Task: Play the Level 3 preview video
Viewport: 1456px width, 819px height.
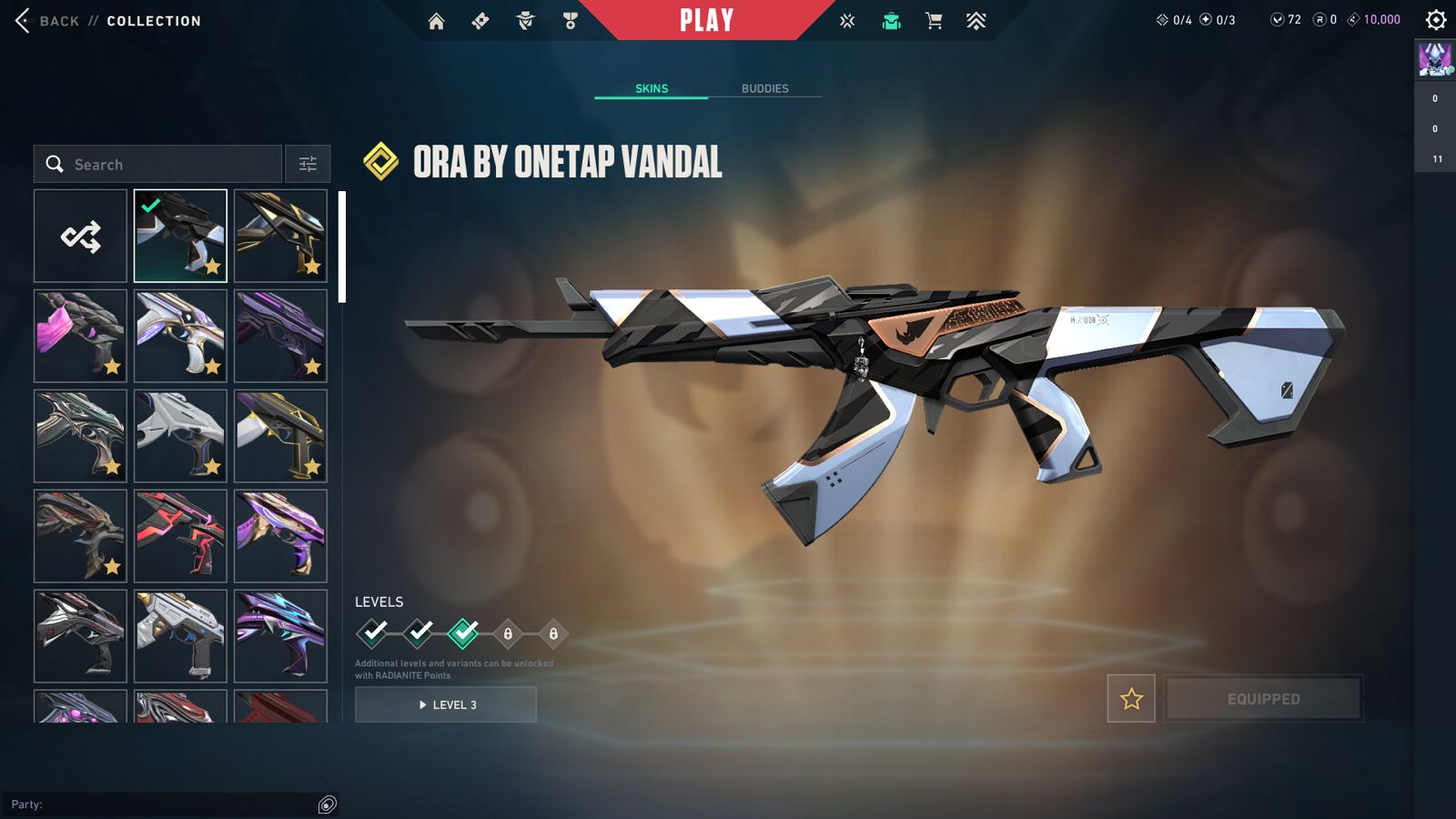Action: [x=446, y=704]
